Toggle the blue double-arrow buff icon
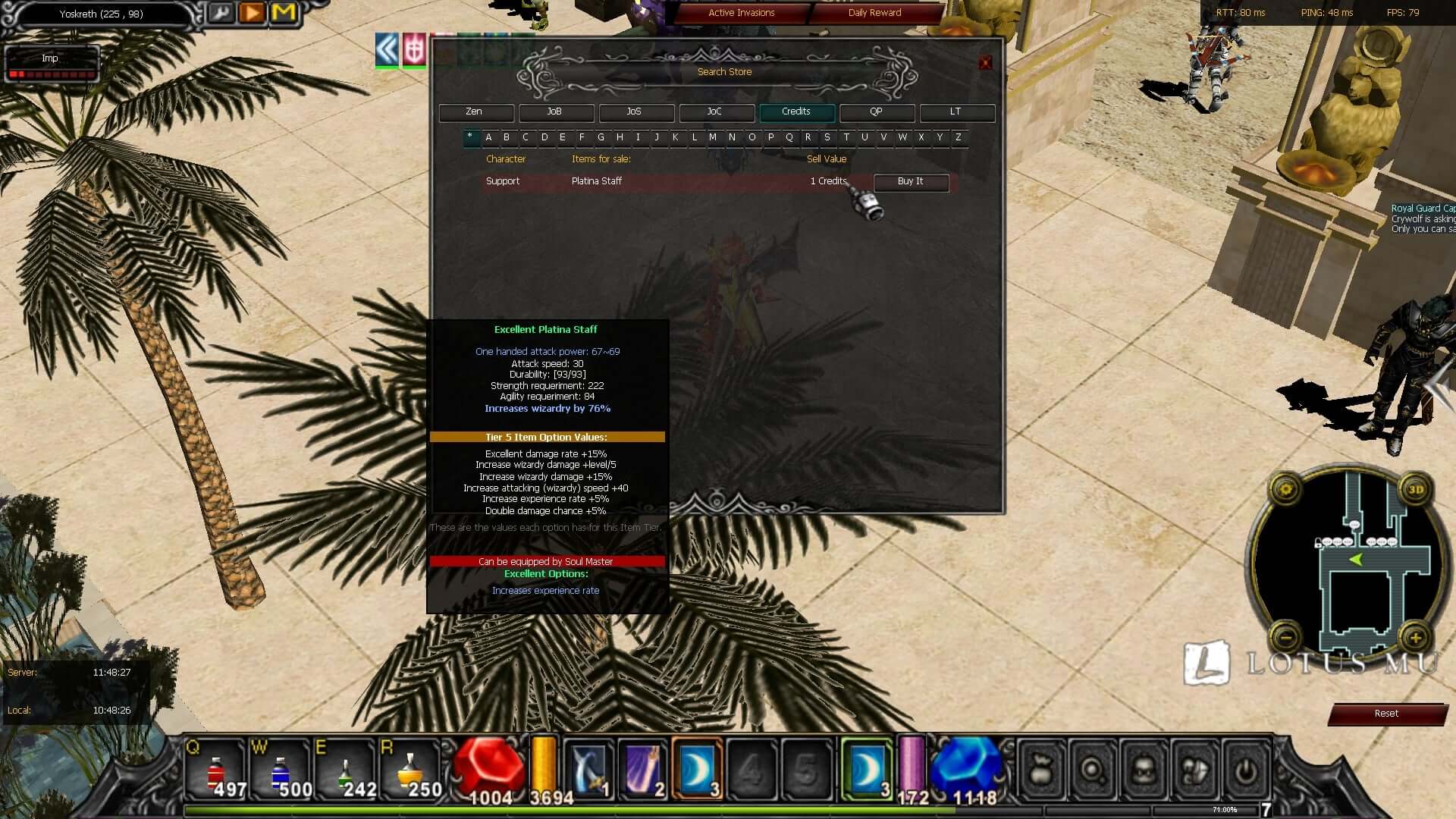 click(386, 50)
